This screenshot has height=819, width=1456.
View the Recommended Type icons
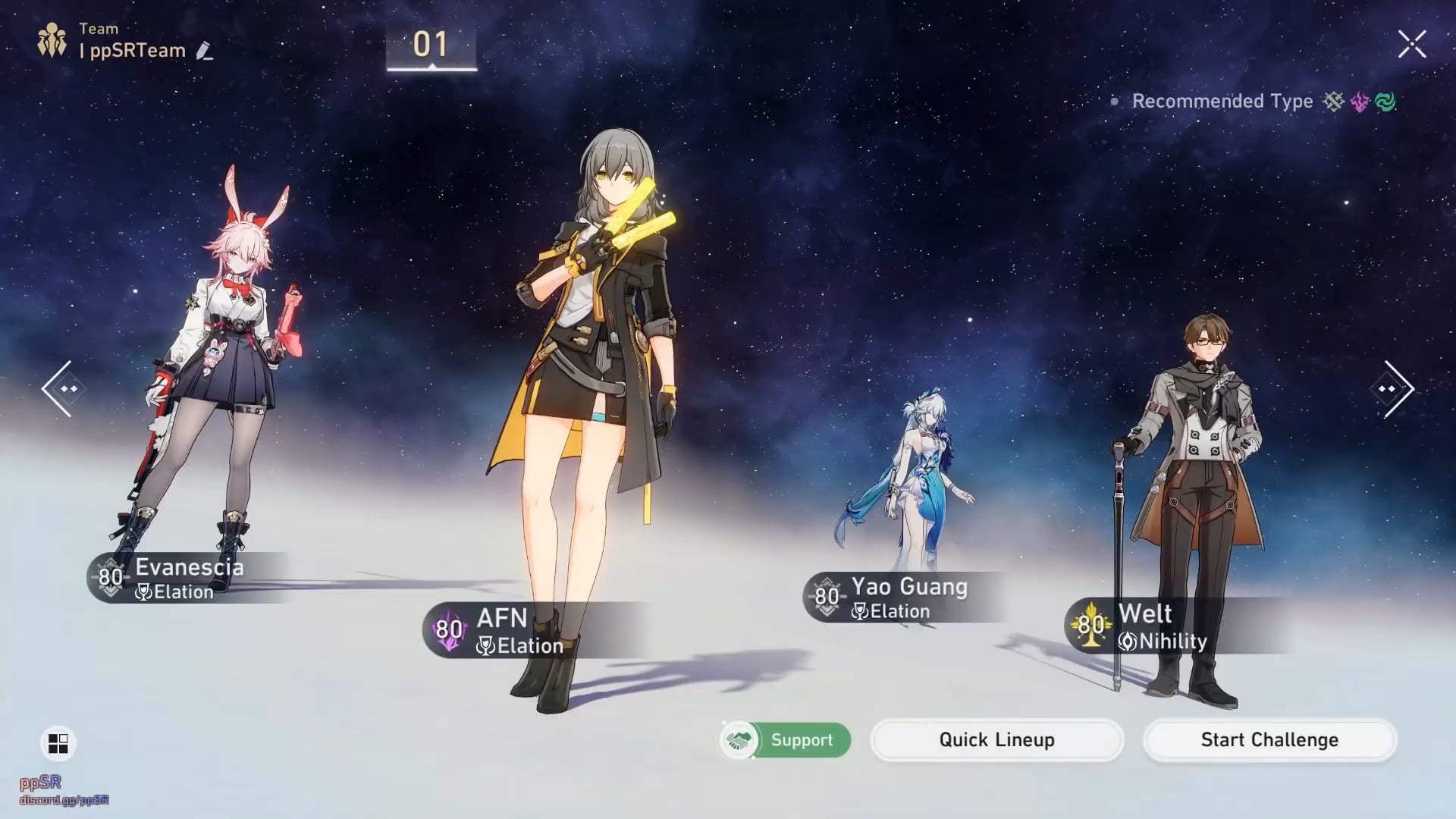[x=1359, y=102]
